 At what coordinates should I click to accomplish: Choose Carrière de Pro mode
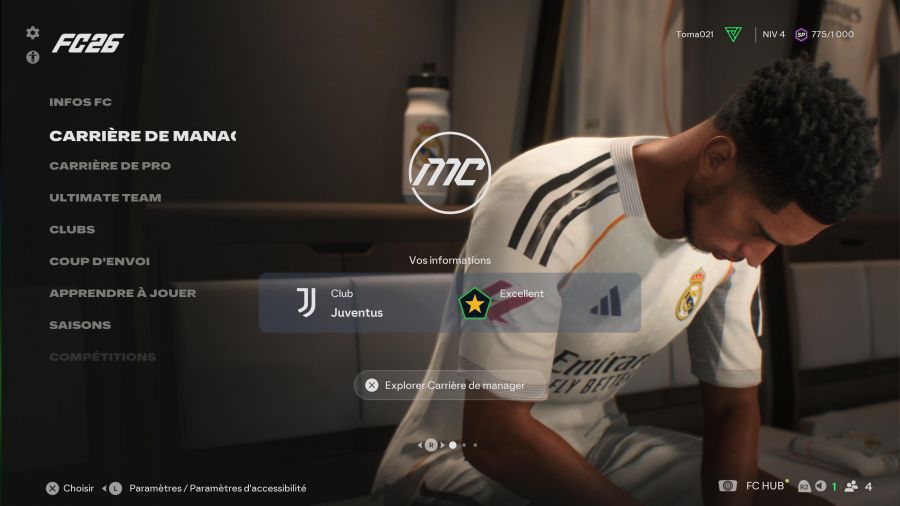click(110, 166)
